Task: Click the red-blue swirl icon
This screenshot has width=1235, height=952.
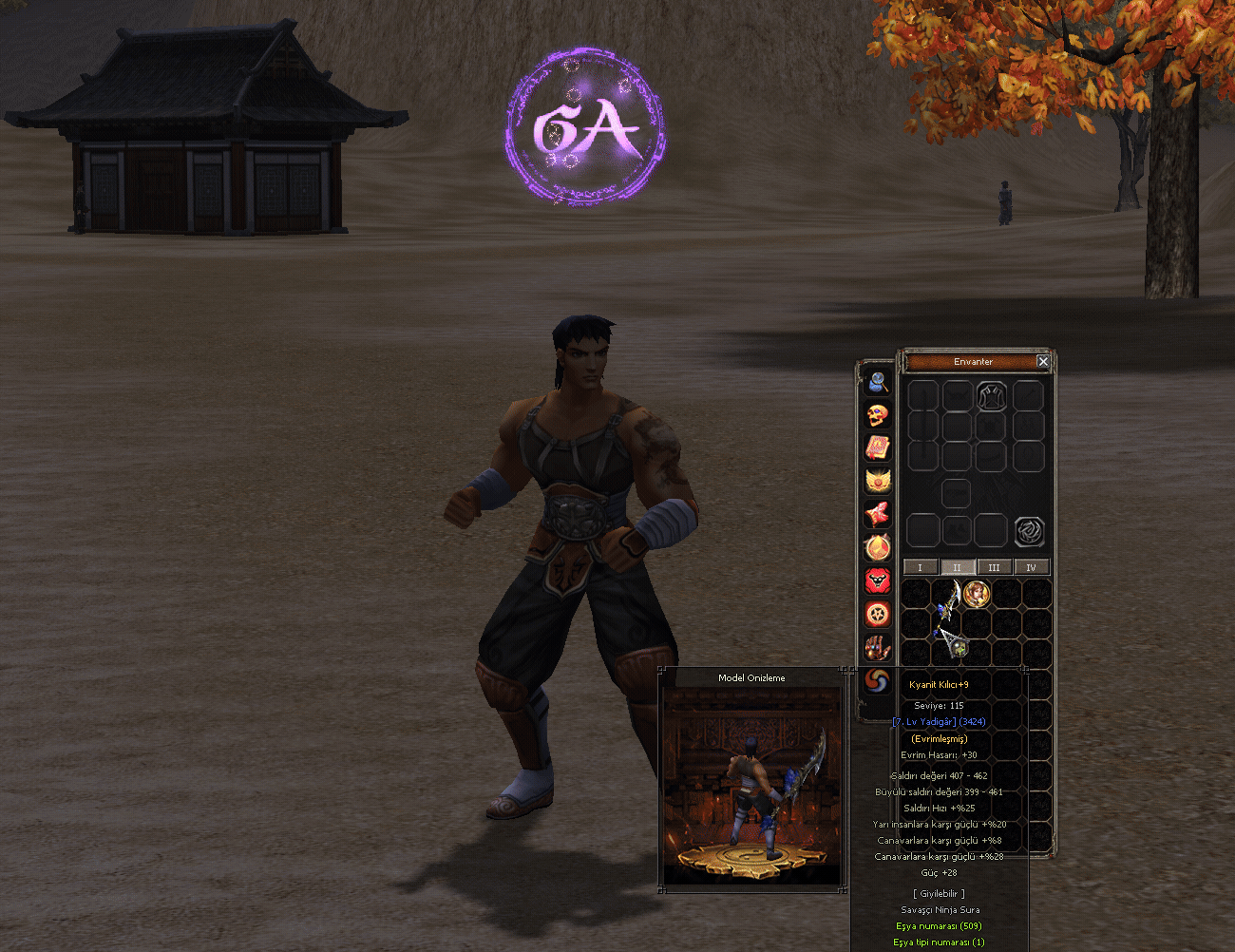Action: tap(877, 680)
